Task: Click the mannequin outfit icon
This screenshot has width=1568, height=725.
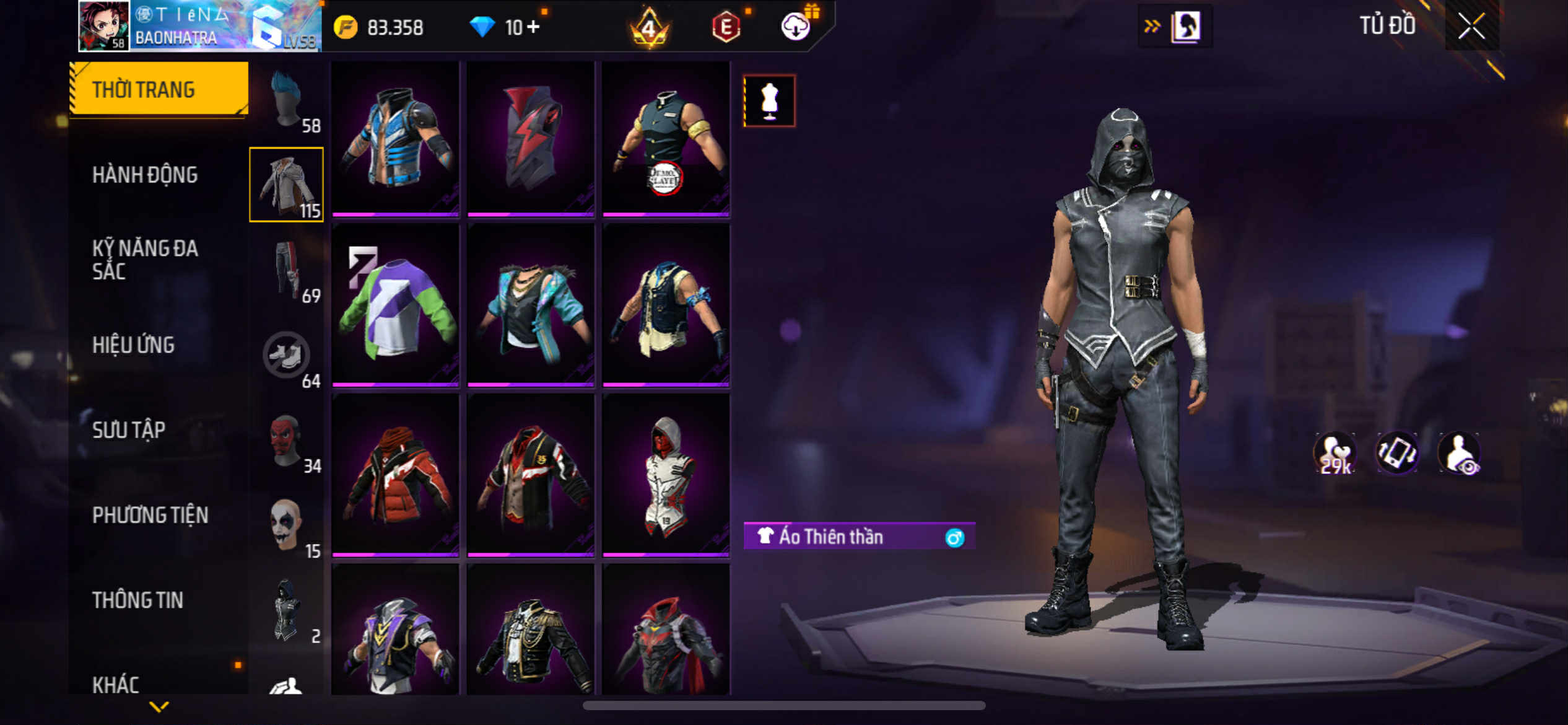Action: click(769, 101)
